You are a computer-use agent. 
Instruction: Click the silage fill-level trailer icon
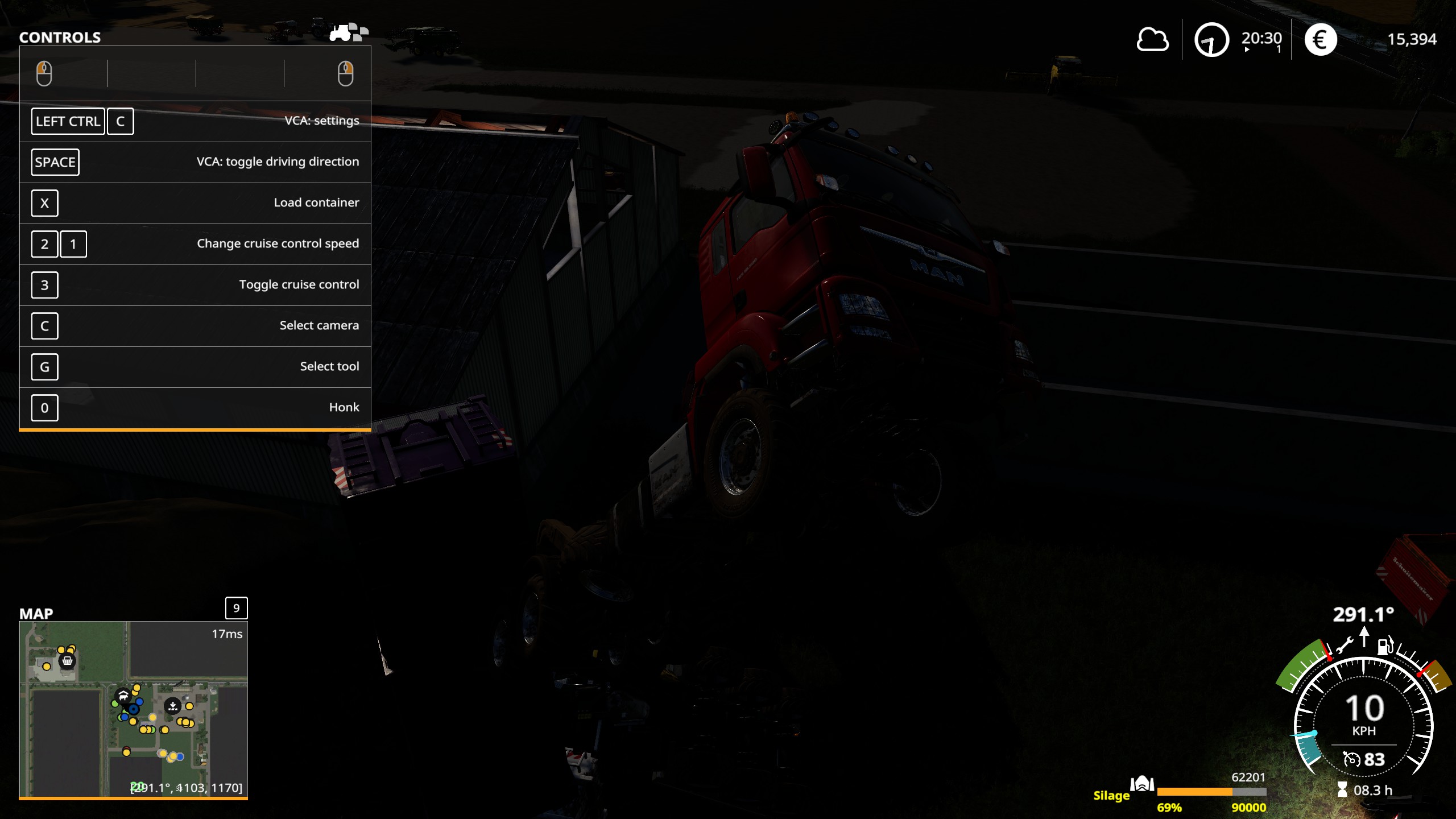tap(1141, 784)
